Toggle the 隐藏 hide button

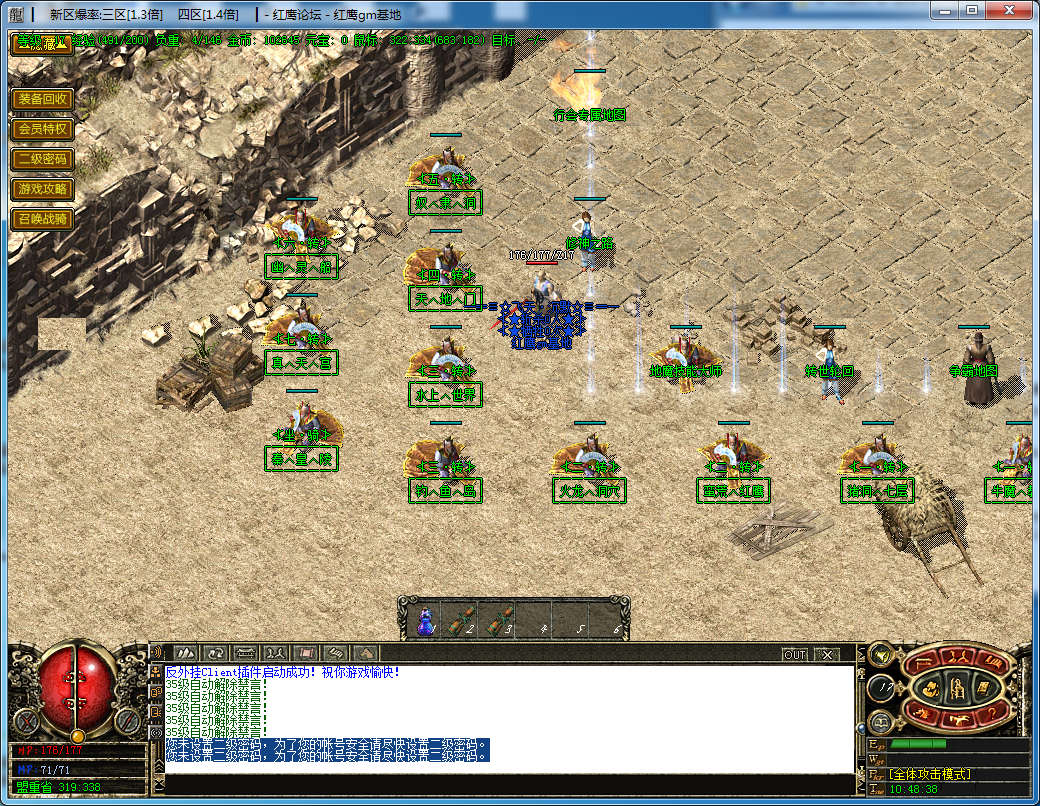(41, 44)
